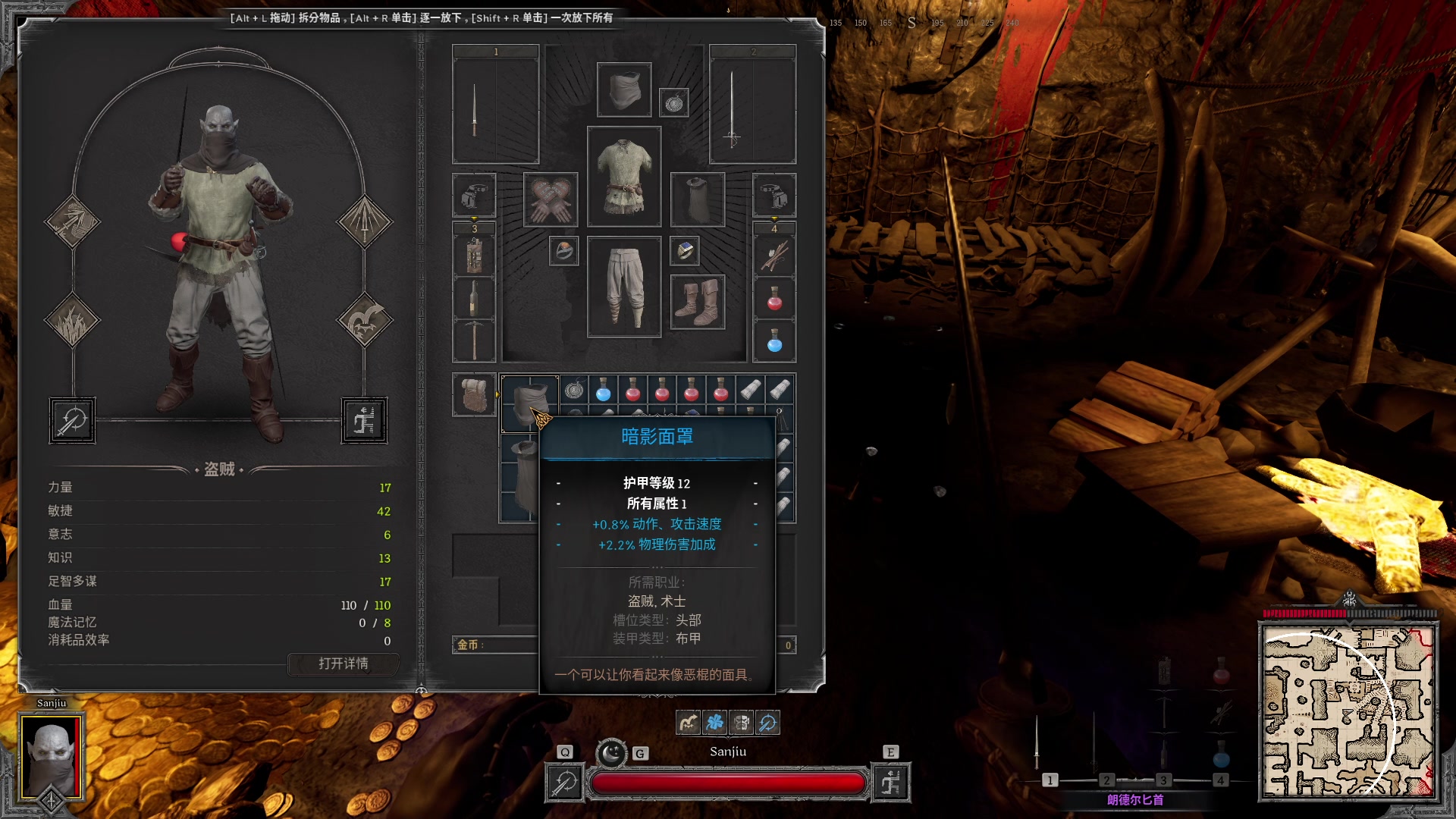Screen dimensions: 1456x819
Task: Open the backpack icon beside the bag grid
Action: coord(475,395)
